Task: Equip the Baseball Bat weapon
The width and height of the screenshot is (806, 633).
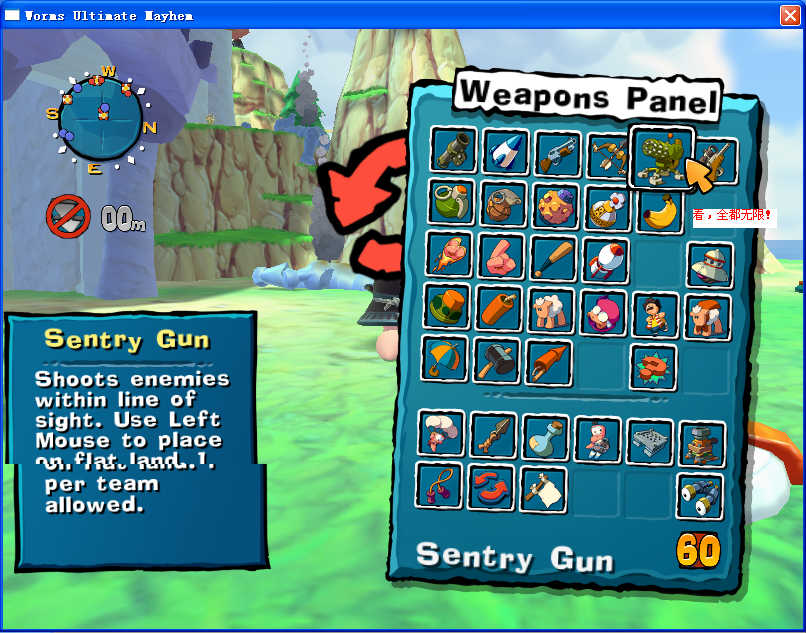Action: (x=553, y=258)
